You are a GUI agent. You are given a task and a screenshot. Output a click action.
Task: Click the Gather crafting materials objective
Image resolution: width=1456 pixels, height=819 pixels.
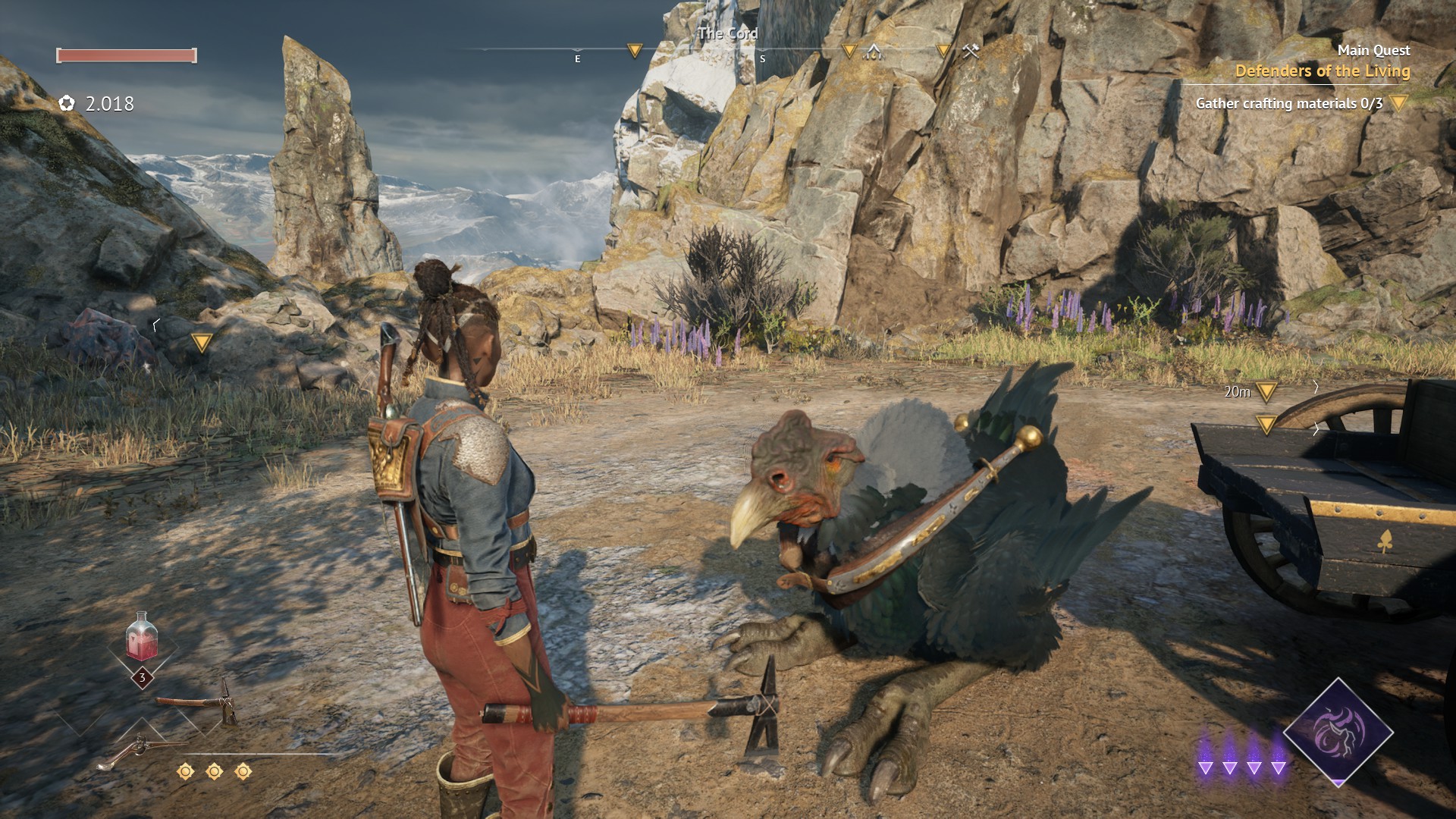coord(1288,103)
